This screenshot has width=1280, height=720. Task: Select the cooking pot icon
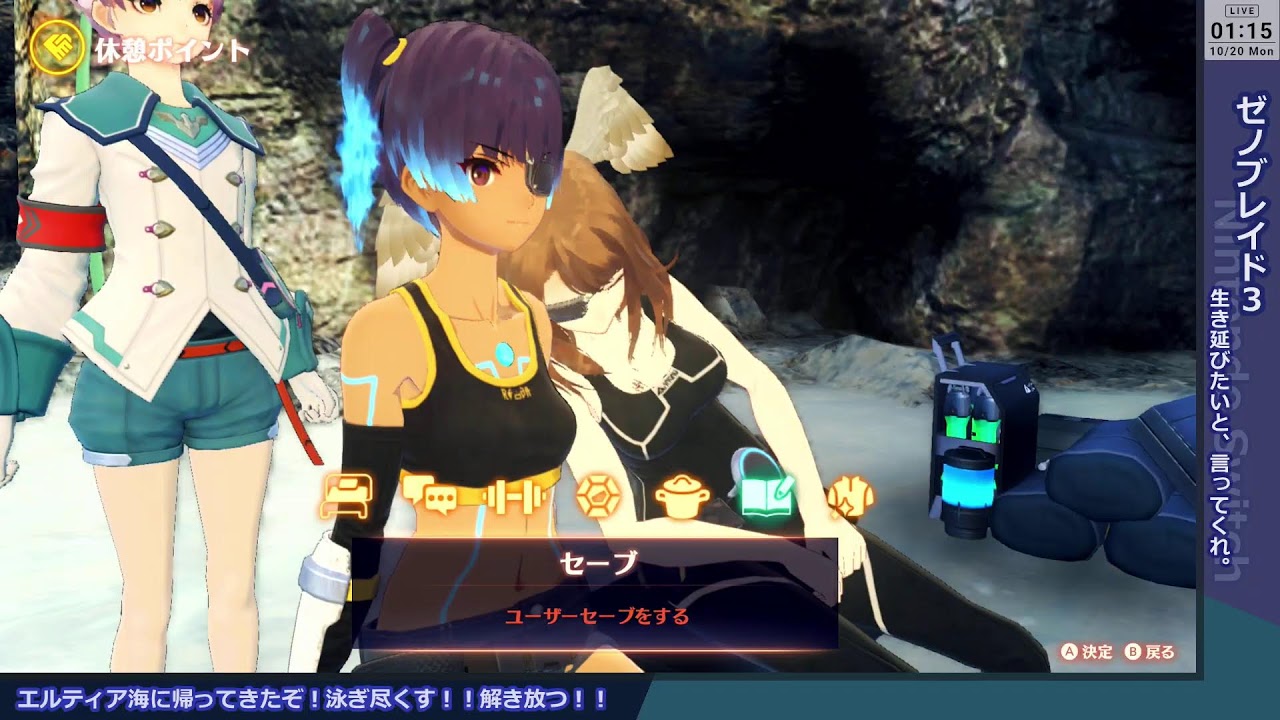click(682, 497)
